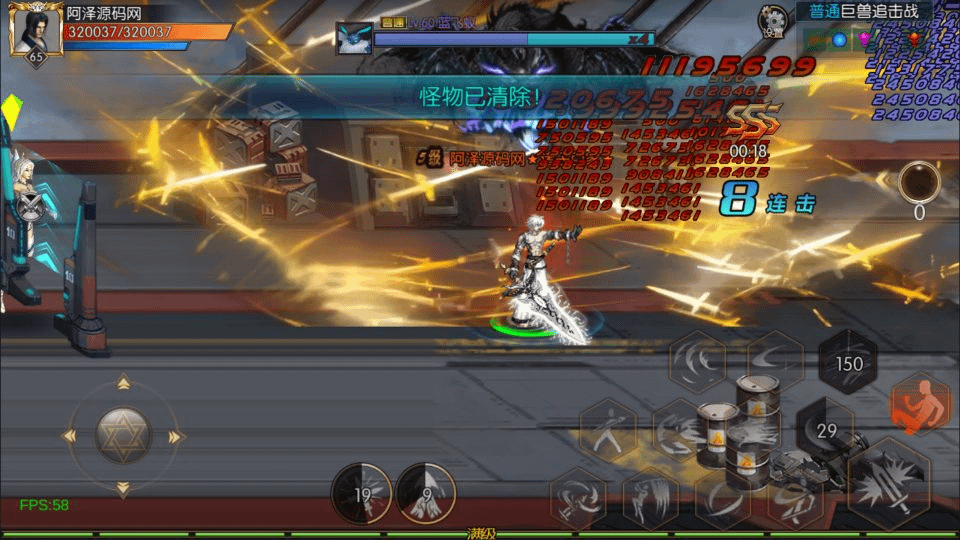Trigger the round skill showing cooldown 9
This screenshot has height=540, width=960.
(426, 493)
